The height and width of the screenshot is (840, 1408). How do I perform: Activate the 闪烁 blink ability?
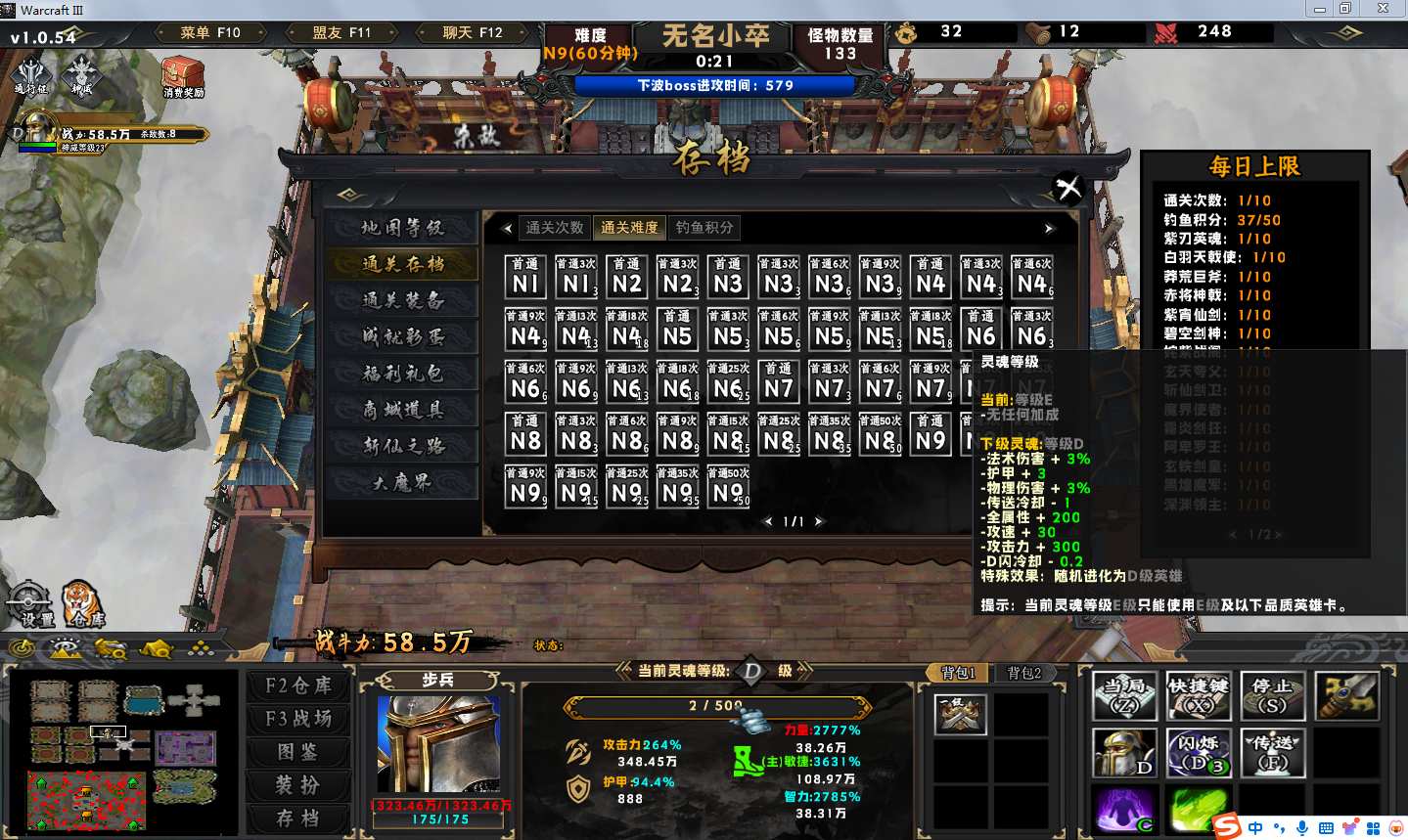[1198, 753]
